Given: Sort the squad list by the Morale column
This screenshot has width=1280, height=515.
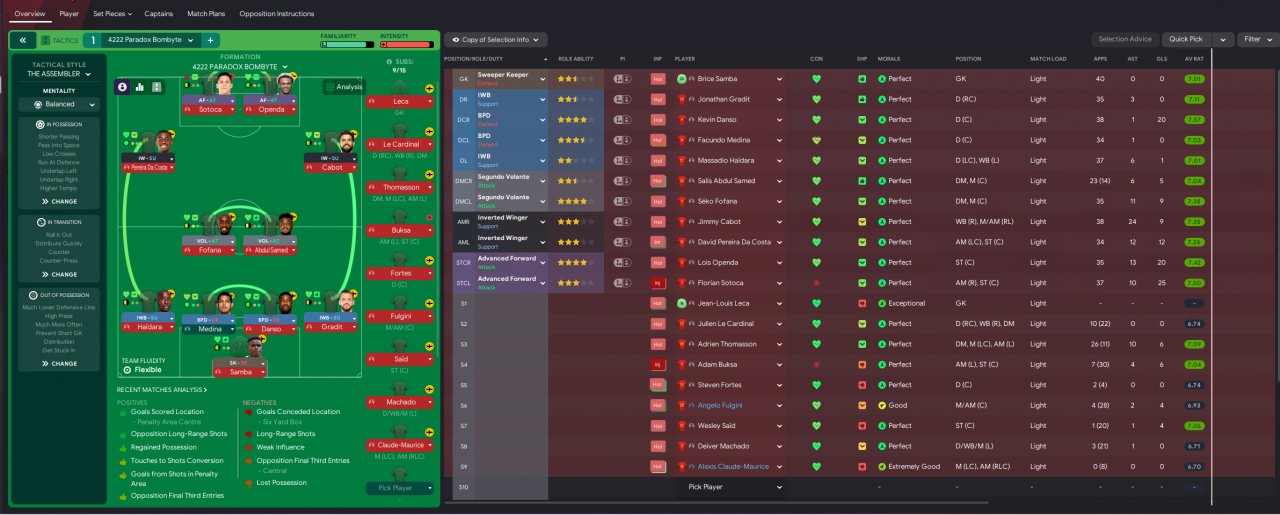Looking at the screenshot, I should [x=889, y=59].
